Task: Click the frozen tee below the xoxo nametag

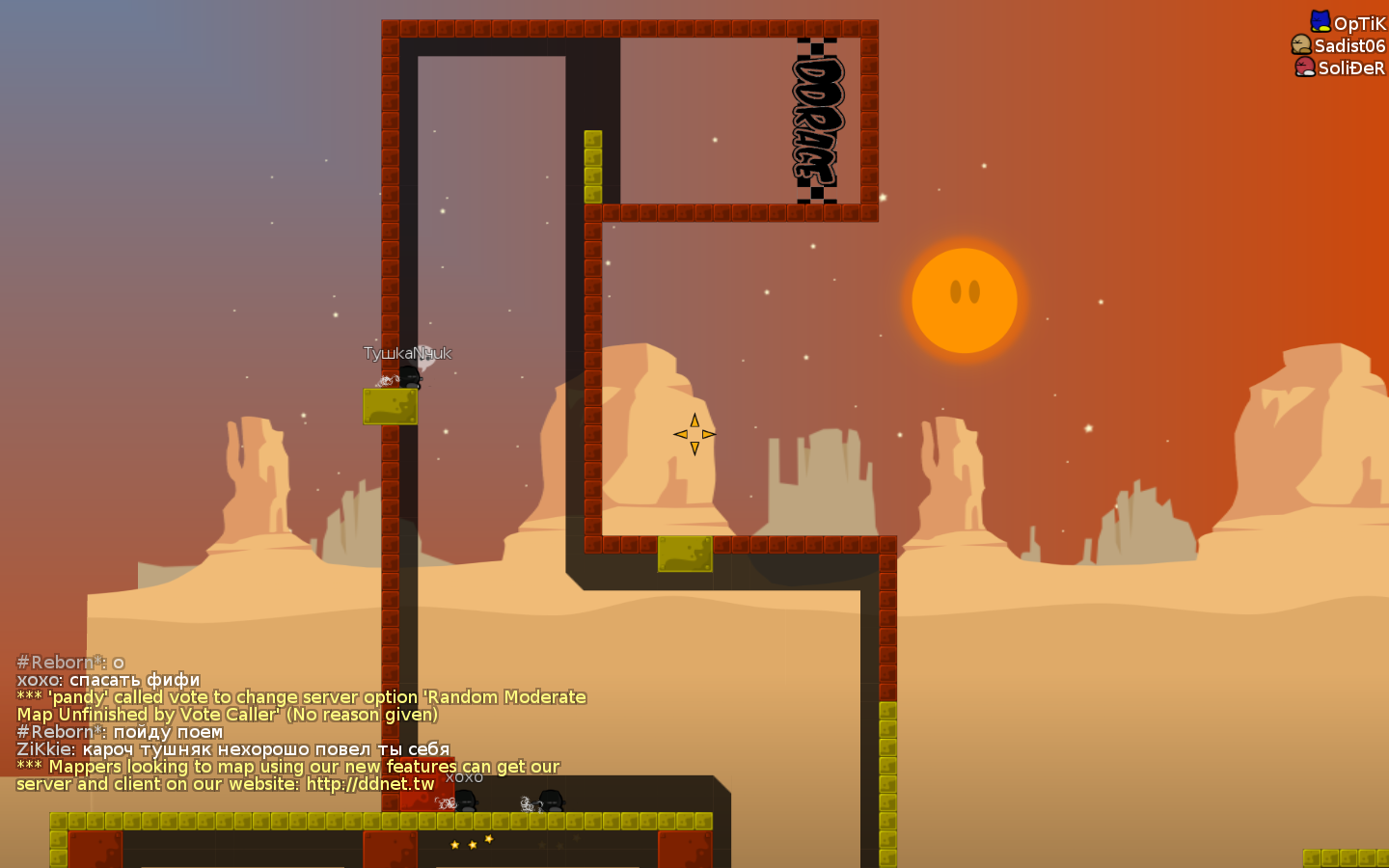Action: point(463,799)
